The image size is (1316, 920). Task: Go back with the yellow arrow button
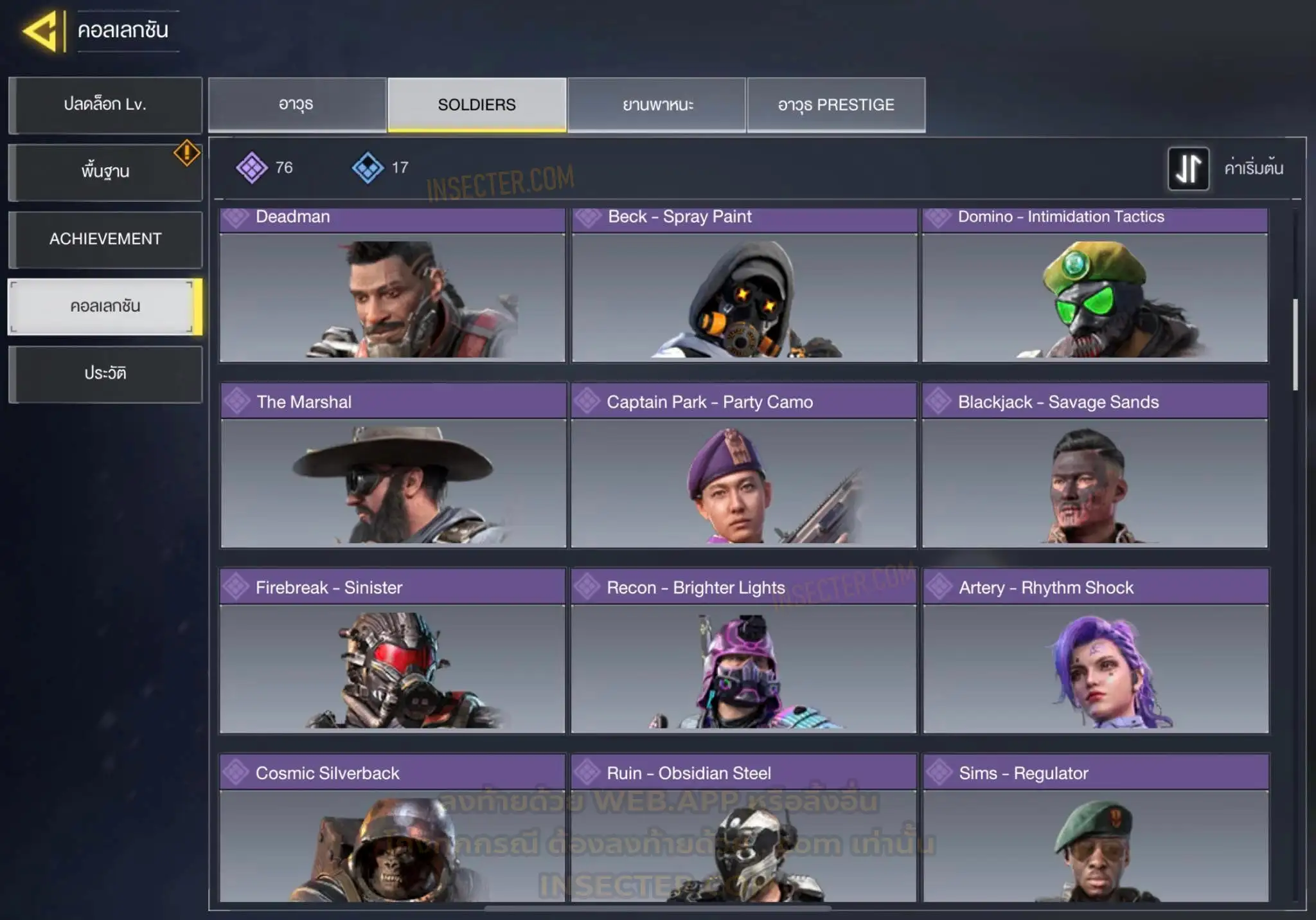pyautogui.click(x=42, y=31)
